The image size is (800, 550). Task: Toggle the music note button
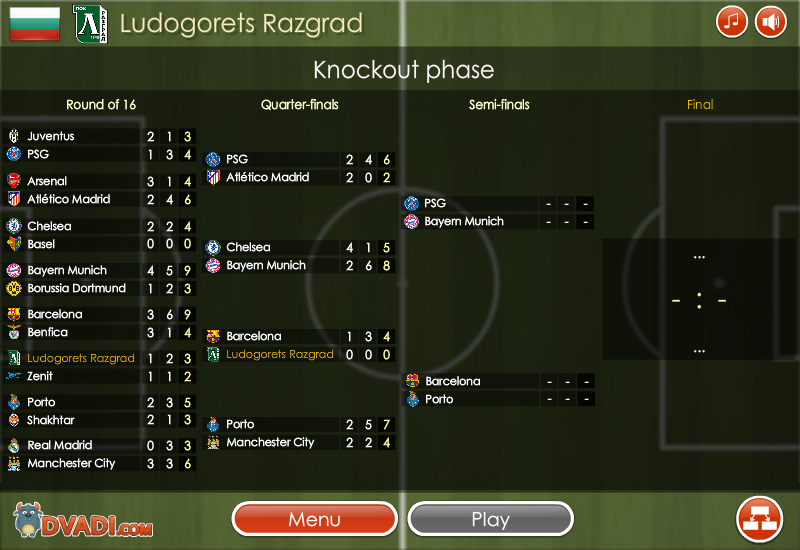point(732,21)
